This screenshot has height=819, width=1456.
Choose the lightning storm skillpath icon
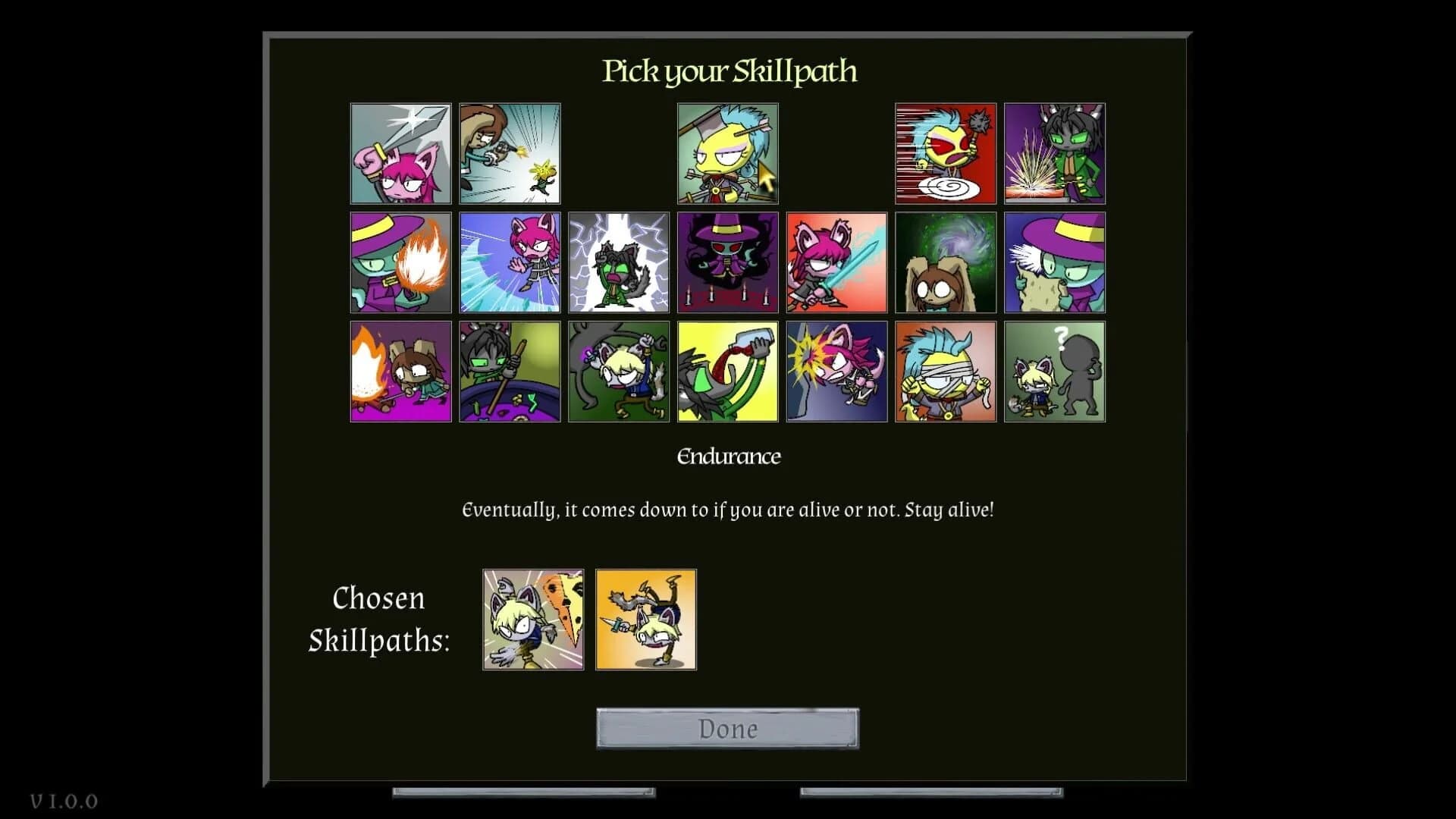click(620, 262)
